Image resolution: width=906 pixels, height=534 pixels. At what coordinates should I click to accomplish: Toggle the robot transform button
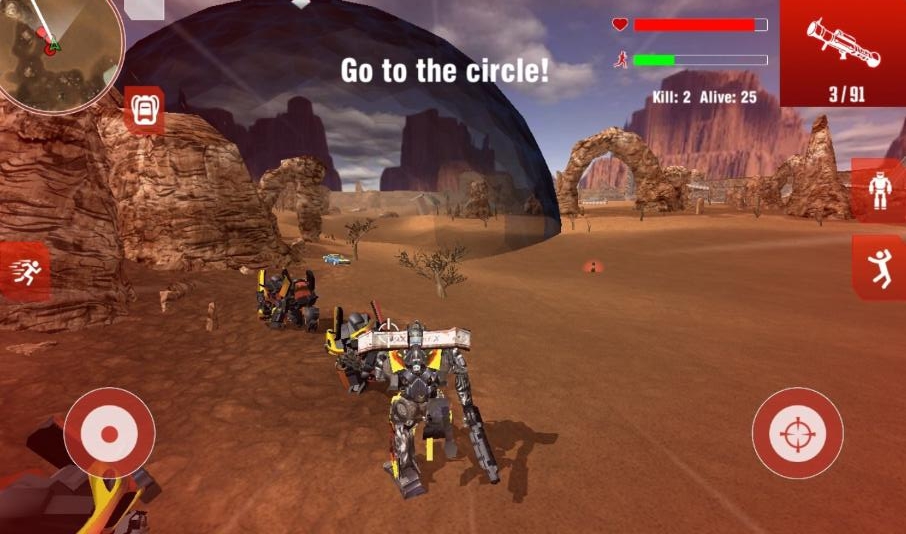pyautogui.click(x=881, y=190)
